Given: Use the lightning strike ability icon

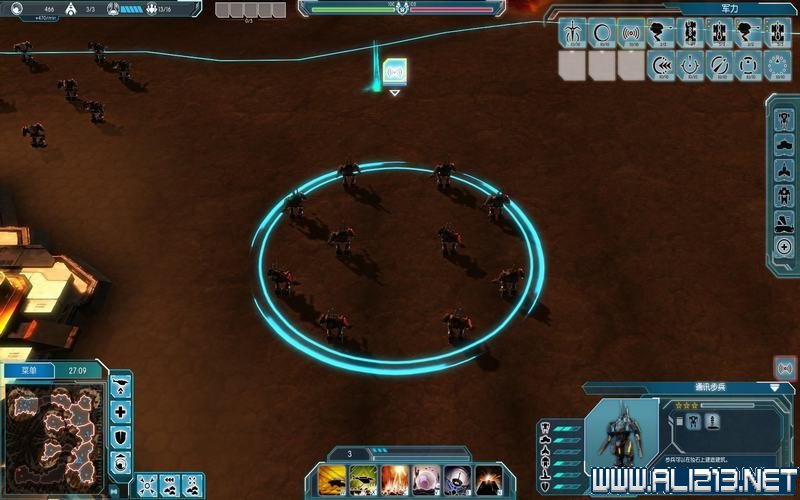Looking at the screenshot, I should tap(394, 479).
